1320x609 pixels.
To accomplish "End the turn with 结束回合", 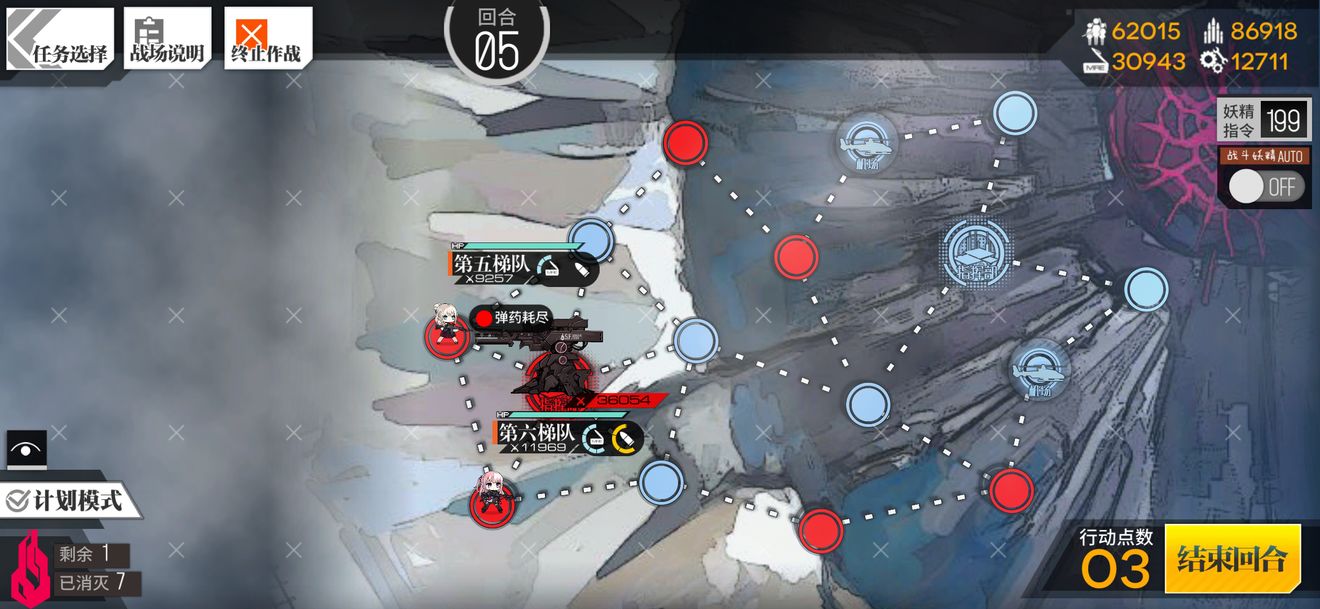I will pos(1232,558).
